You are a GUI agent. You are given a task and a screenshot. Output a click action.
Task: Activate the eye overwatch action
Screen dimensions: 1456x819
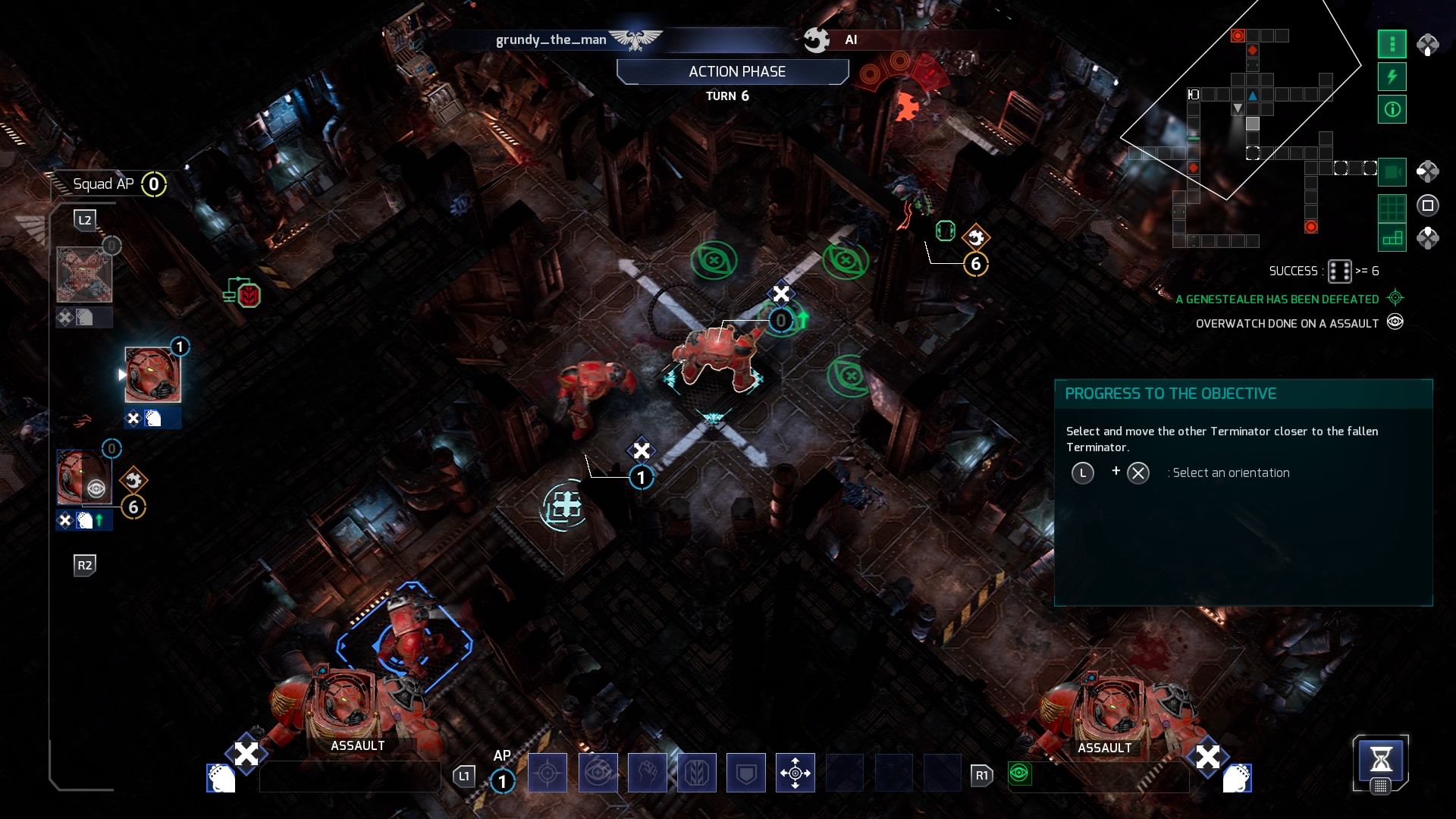tap(598, 773)
